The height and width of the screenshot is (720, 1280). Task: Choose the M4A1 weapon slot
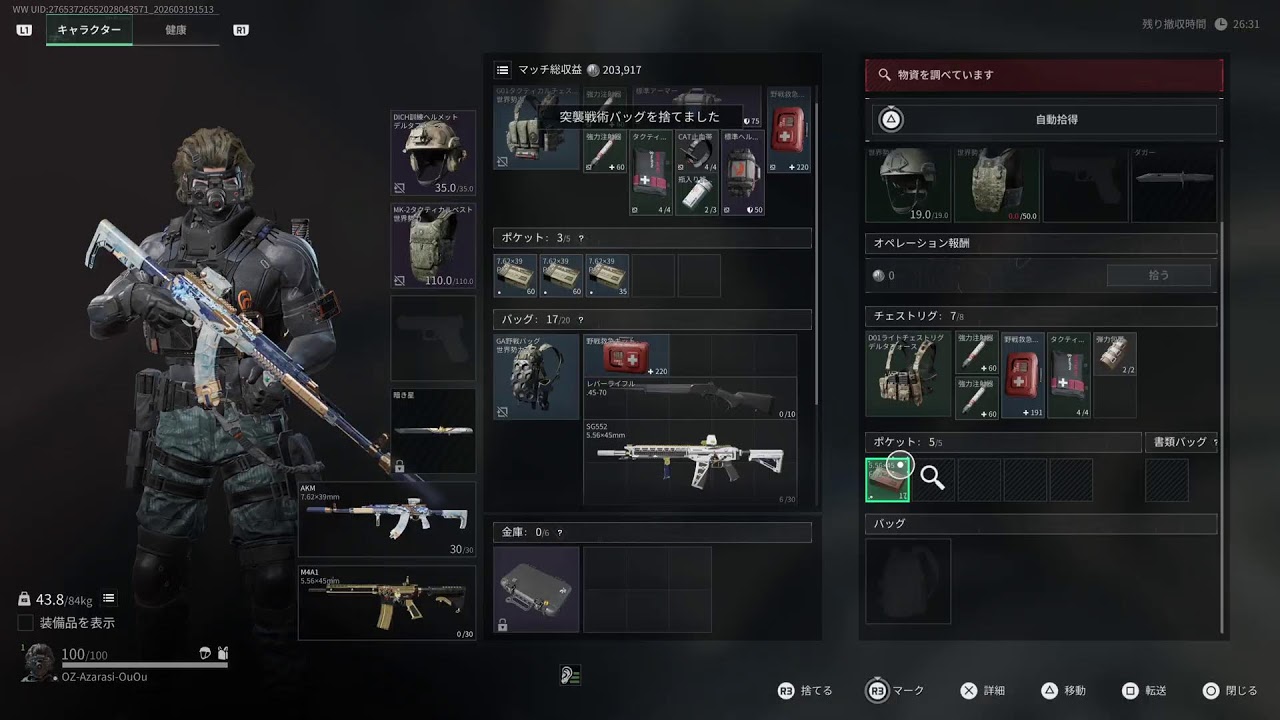[x=387, y=602]
